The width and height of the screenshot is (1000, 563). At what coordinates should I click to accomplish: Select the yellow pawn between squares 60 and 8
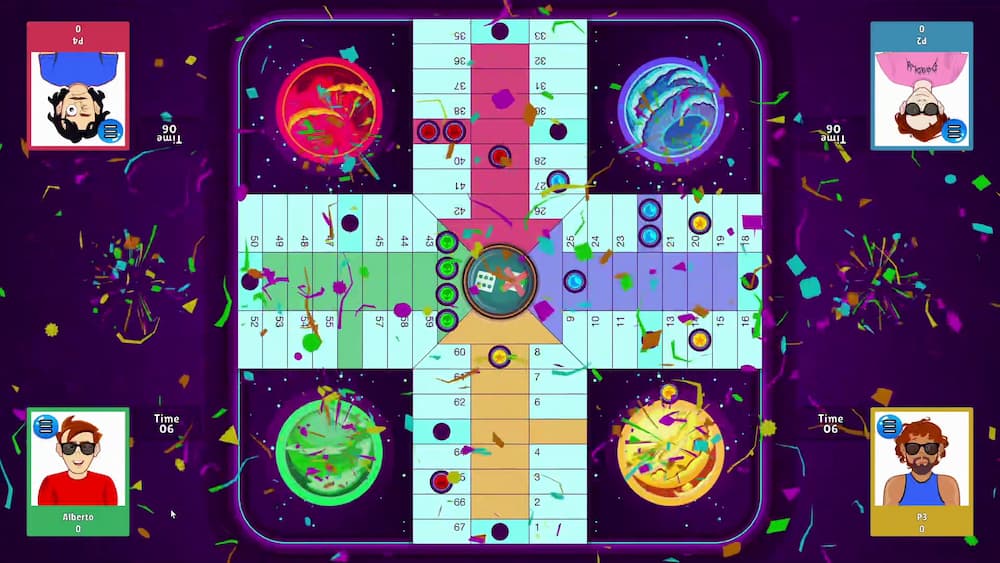point(499,355)
